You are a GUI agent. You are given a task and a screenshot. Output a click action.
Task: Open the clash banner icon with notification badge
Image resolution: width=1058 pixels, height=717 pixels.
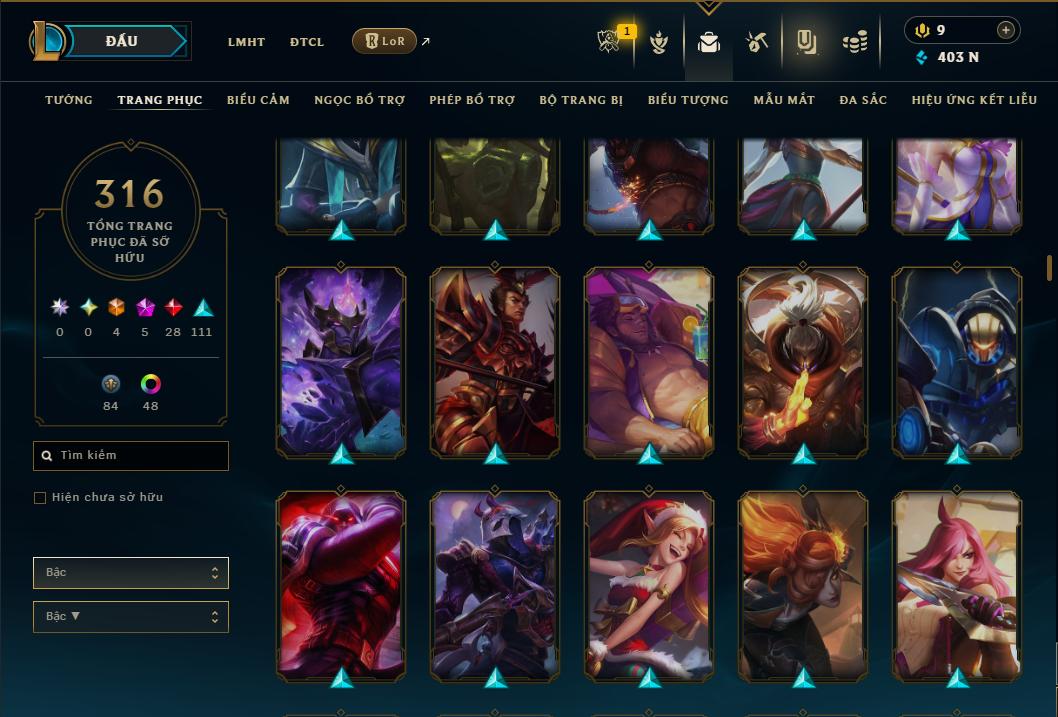pos(609,42)
